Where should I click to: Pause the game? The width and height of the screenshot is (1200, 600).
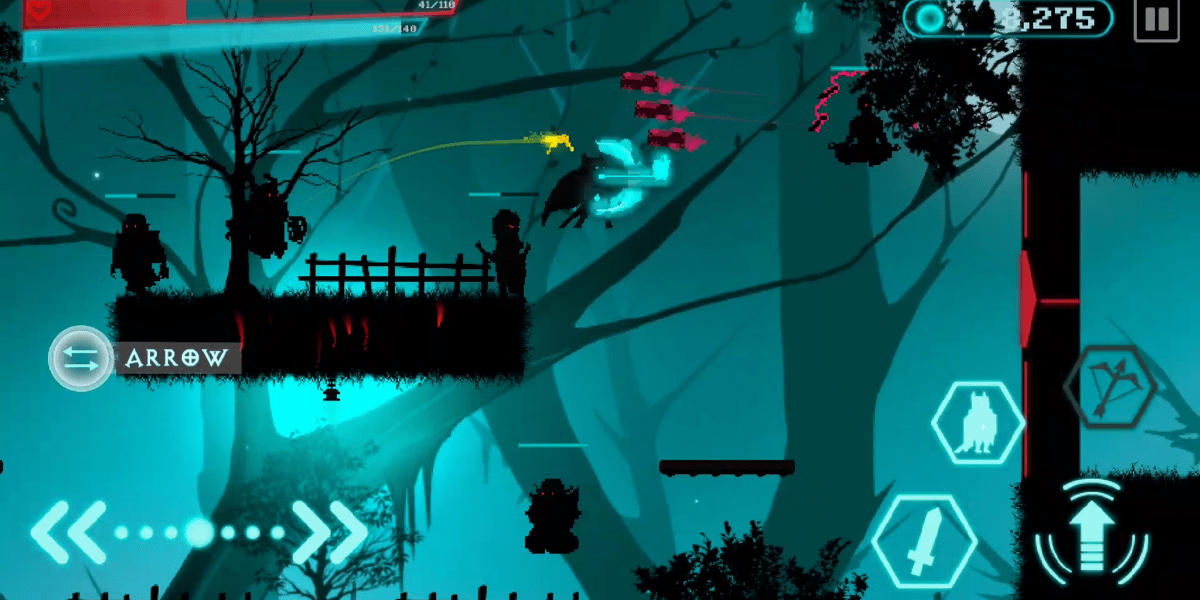1156,21
